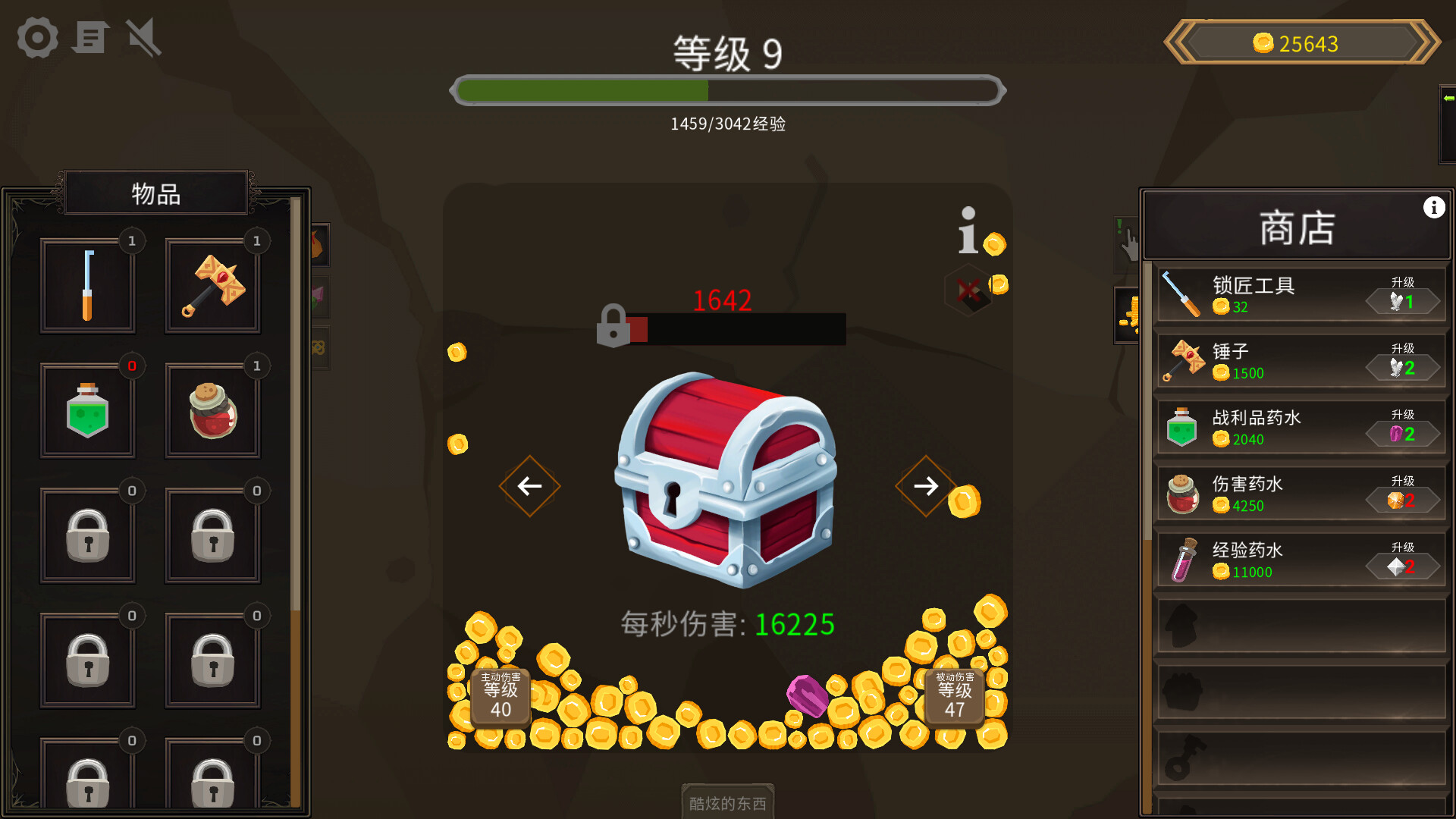Click the experience progress bar

[x=726, y=90]
